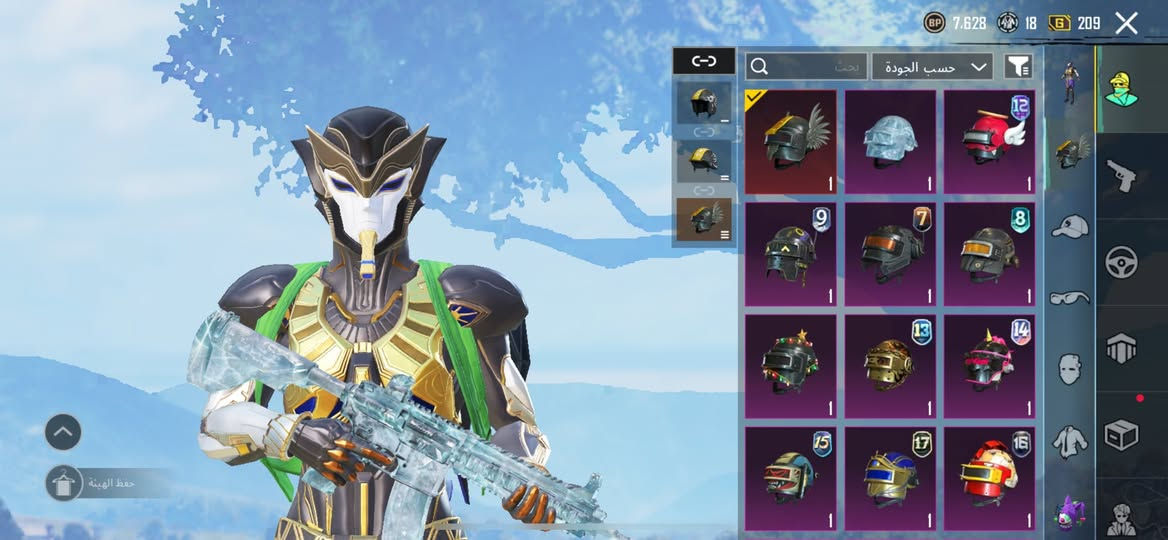
Task: Open the filter funnel options
Action: (1018, 67)
